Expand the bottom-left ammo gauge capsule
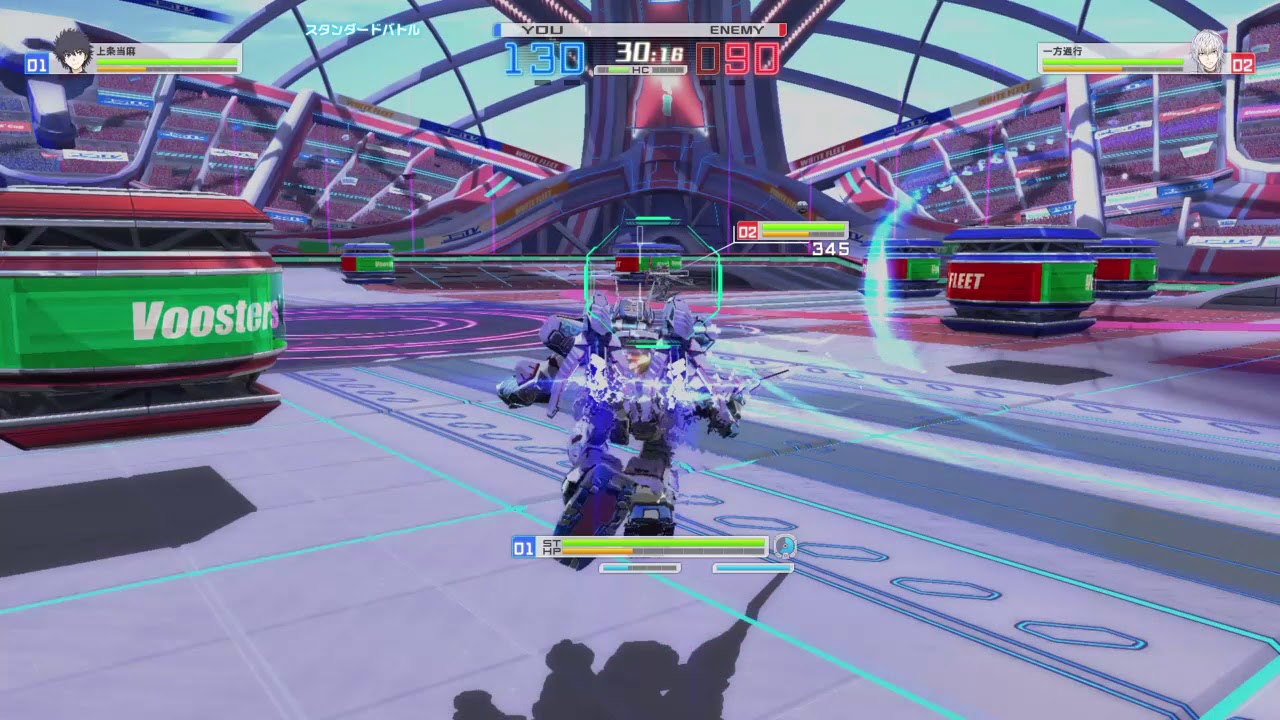 pos(639,568)
